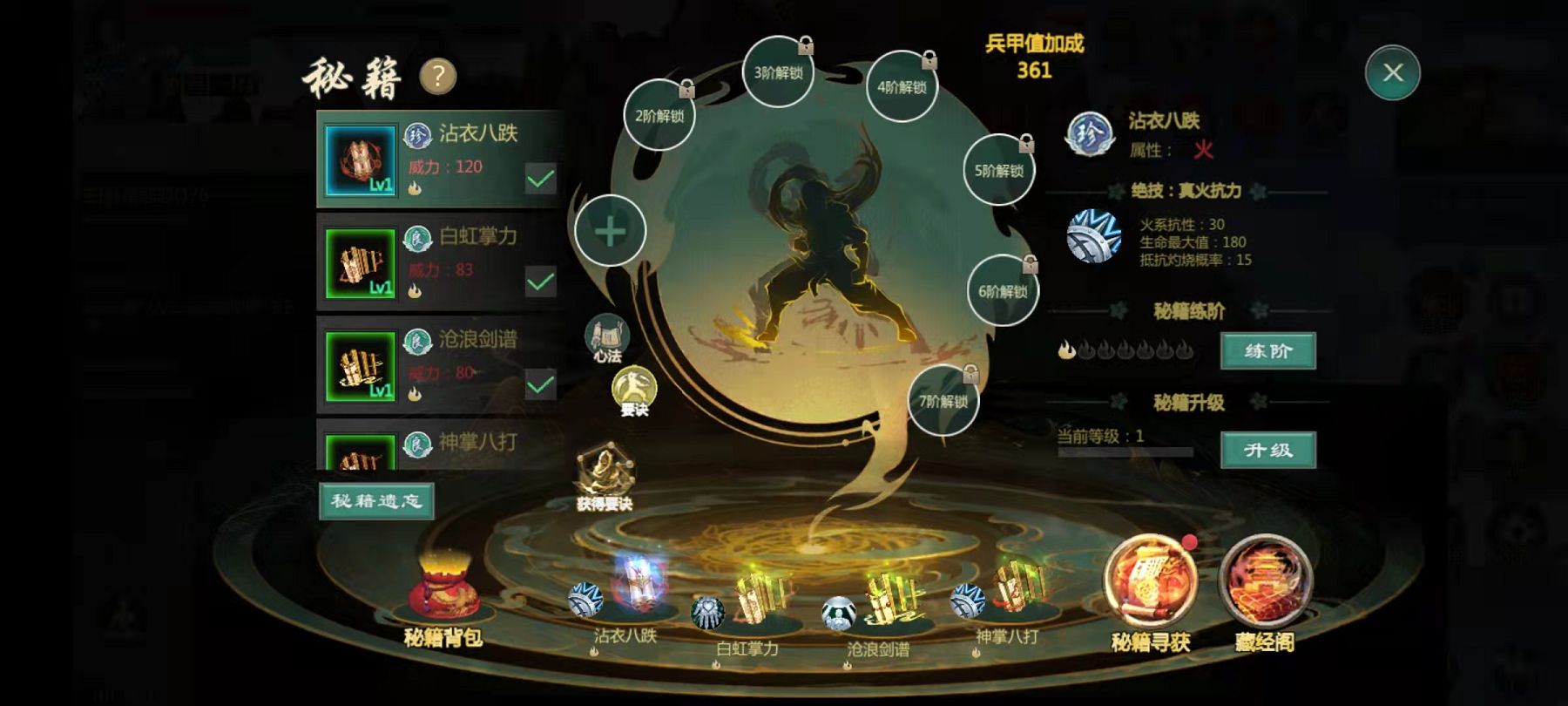Select the locked 7阶解锁 node

(x=943, y=401)
